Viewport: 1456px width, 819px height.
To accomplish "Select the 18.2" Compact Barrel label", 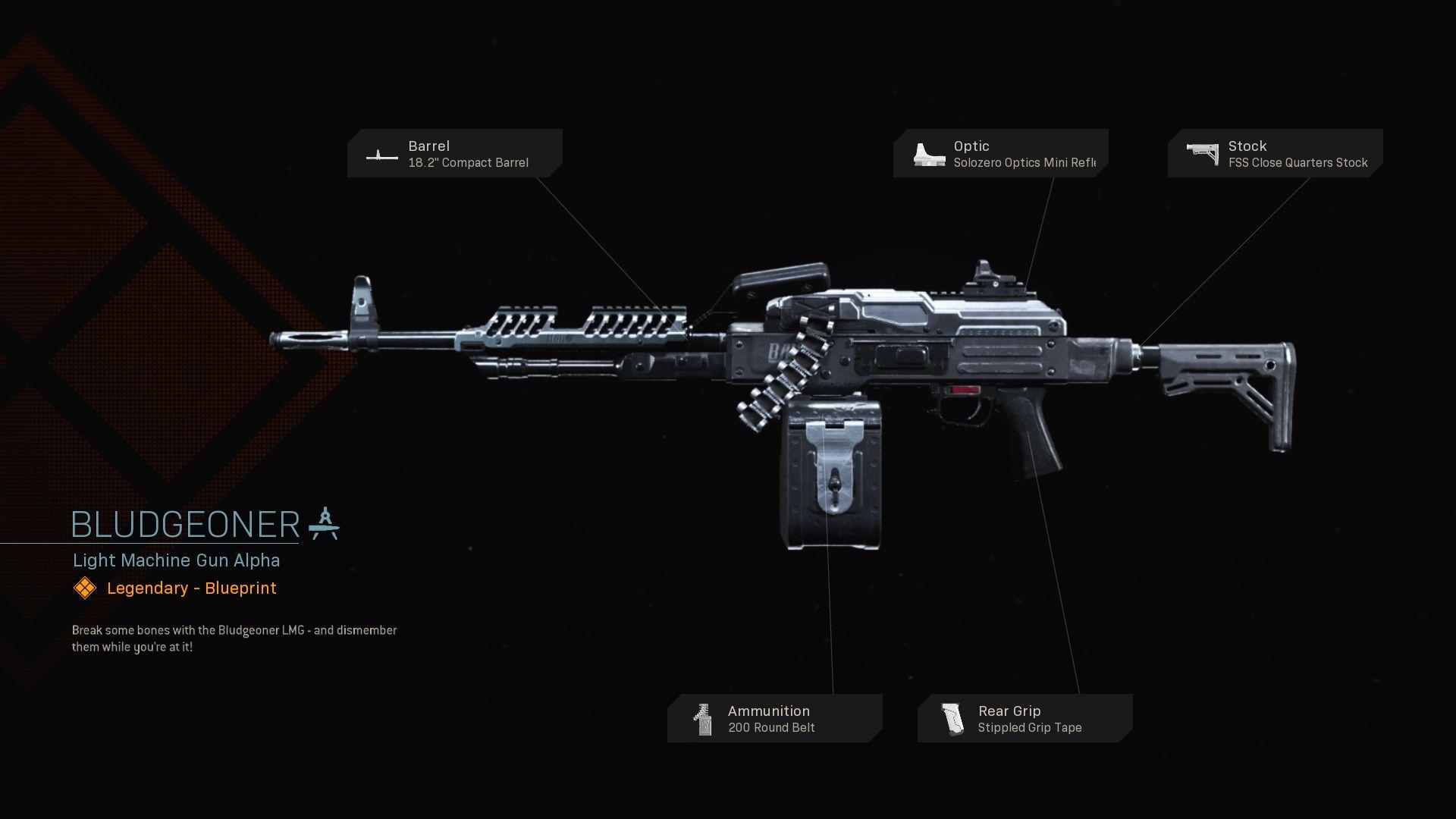I will [x=469, y=162].
